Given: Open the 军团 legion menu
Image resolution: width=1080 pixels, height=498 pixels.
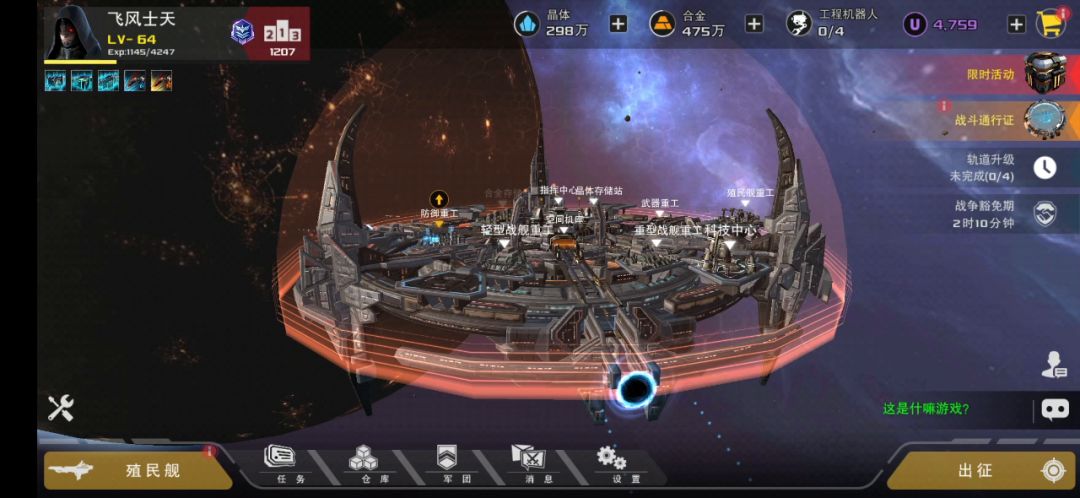Looking at the screenshot, I should (x=447, y=465).
